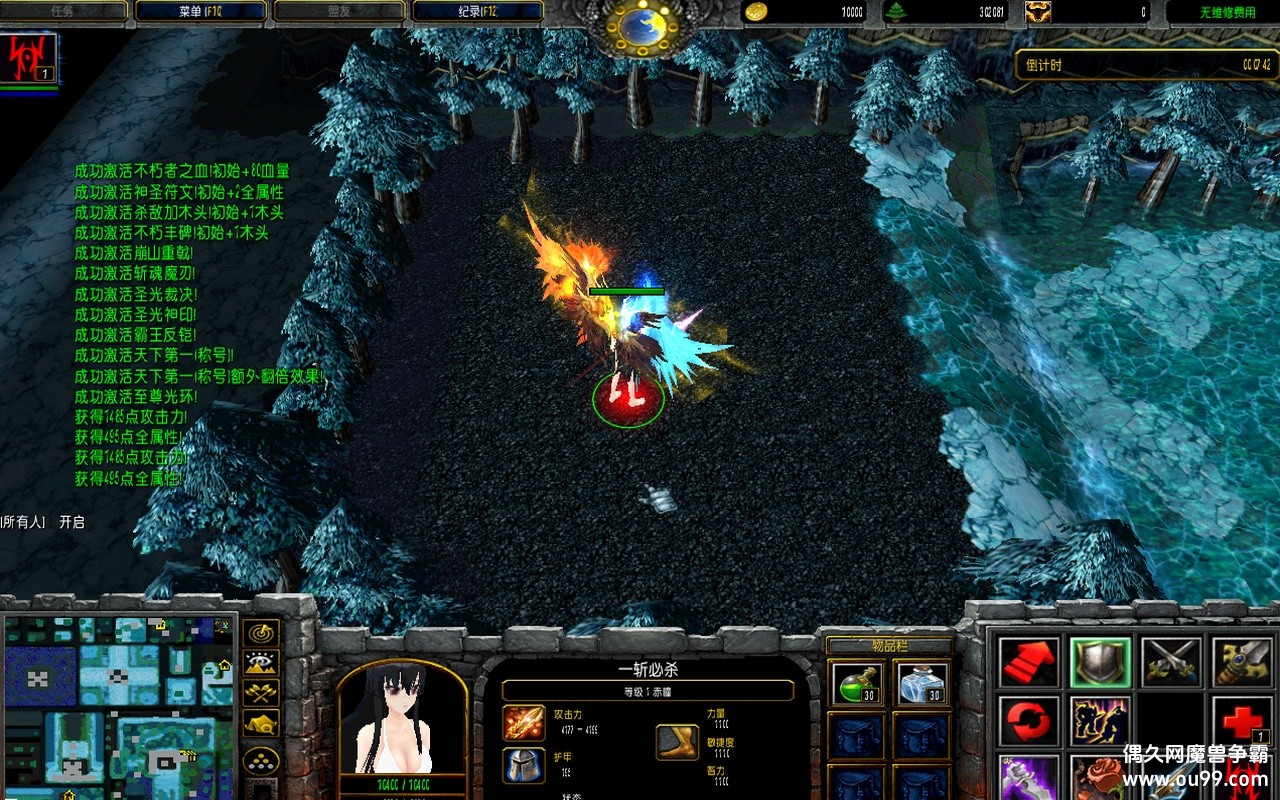
Task: Select the shield Hold Position command
Action: click(1101, 663)
